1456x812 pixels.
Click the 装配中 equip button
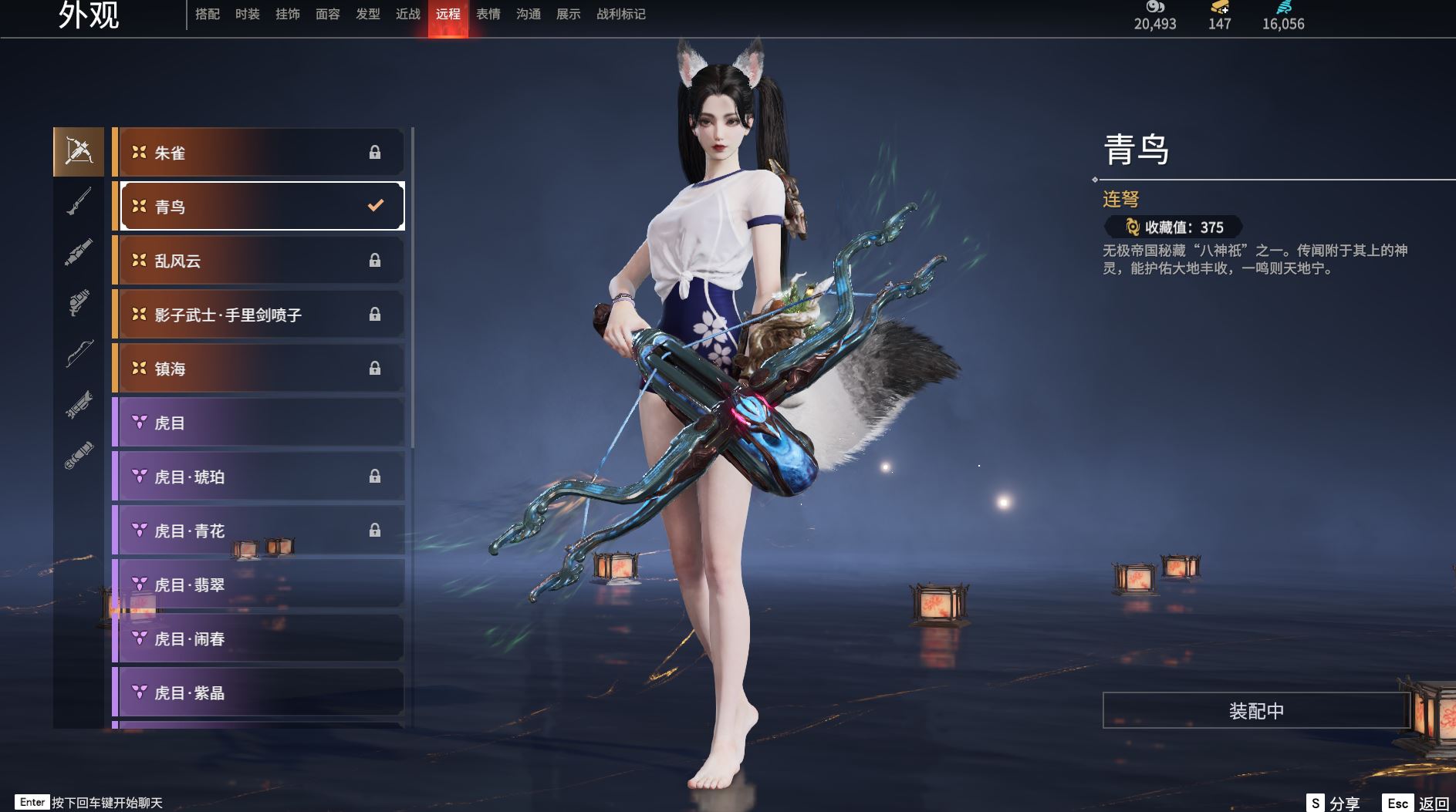click(1256, 710)
